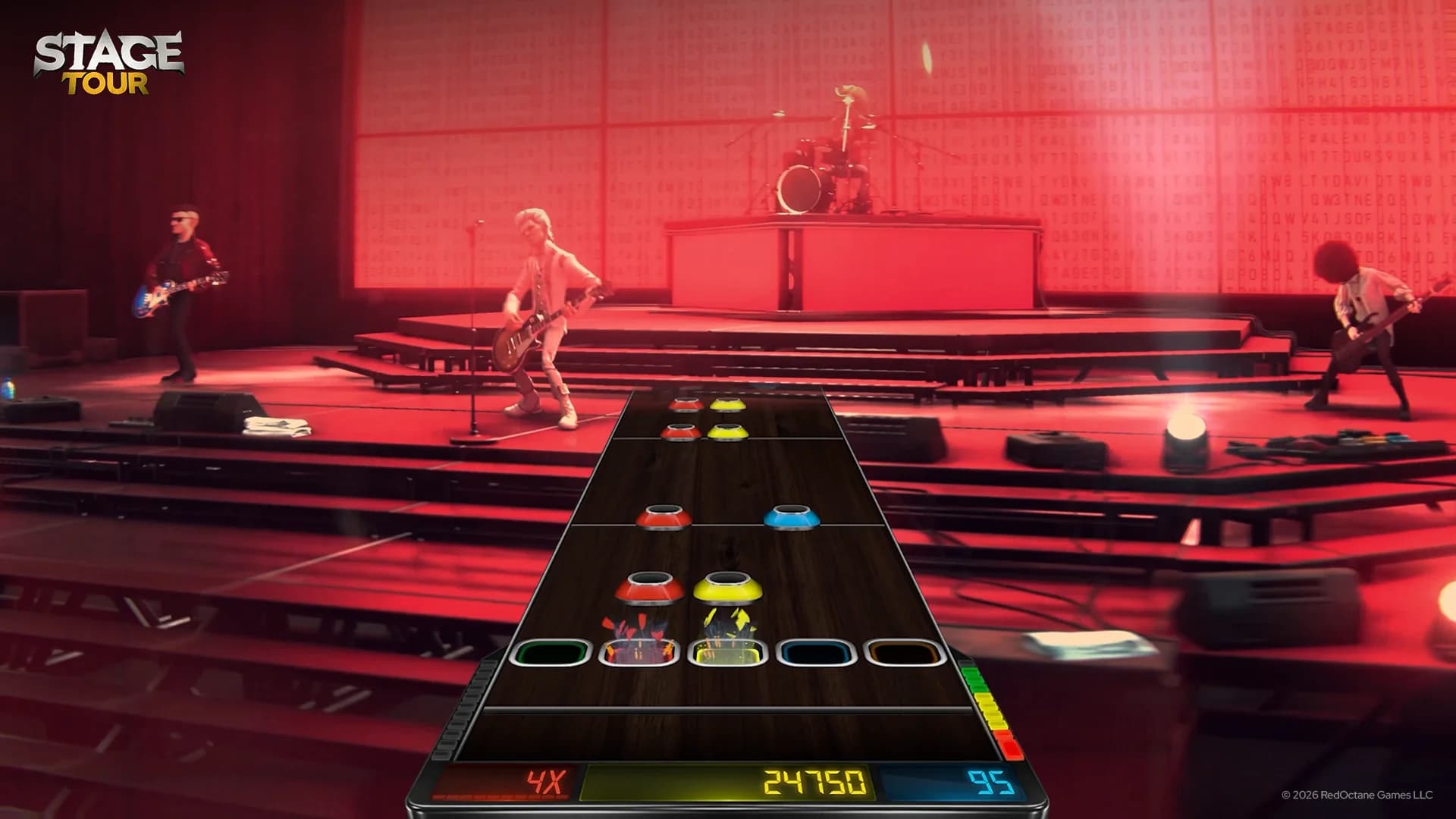Toggle the blue note beside the red one

(x=792, y=516)
